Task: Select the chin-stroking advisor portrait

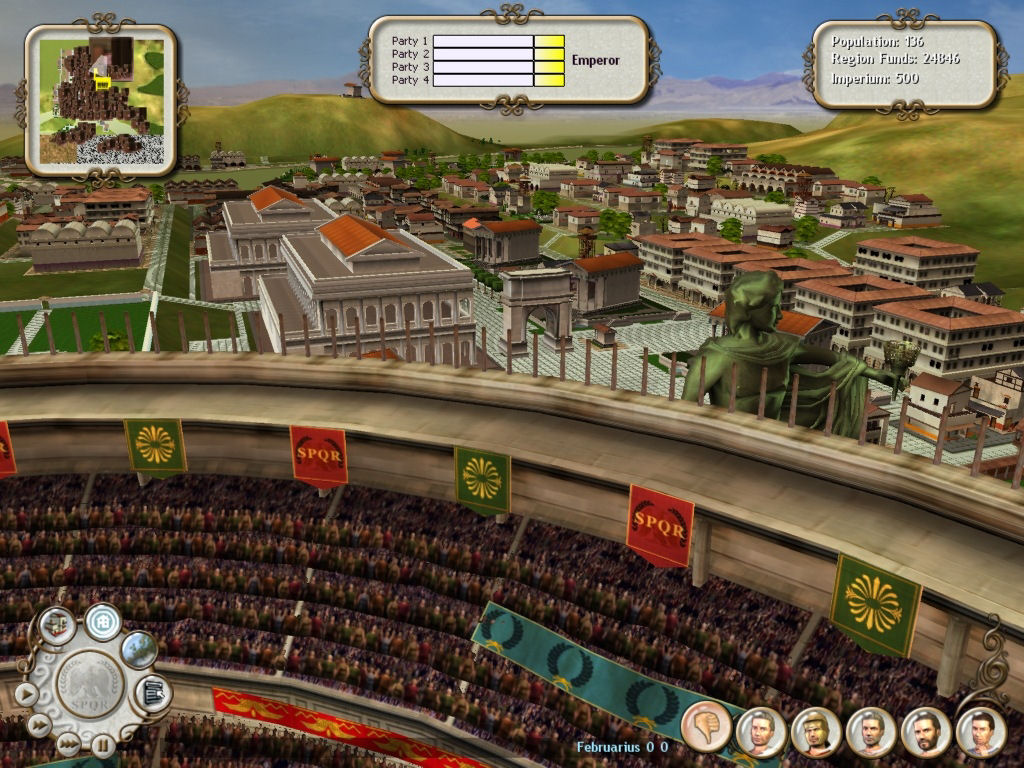Action: pos(980,732)
